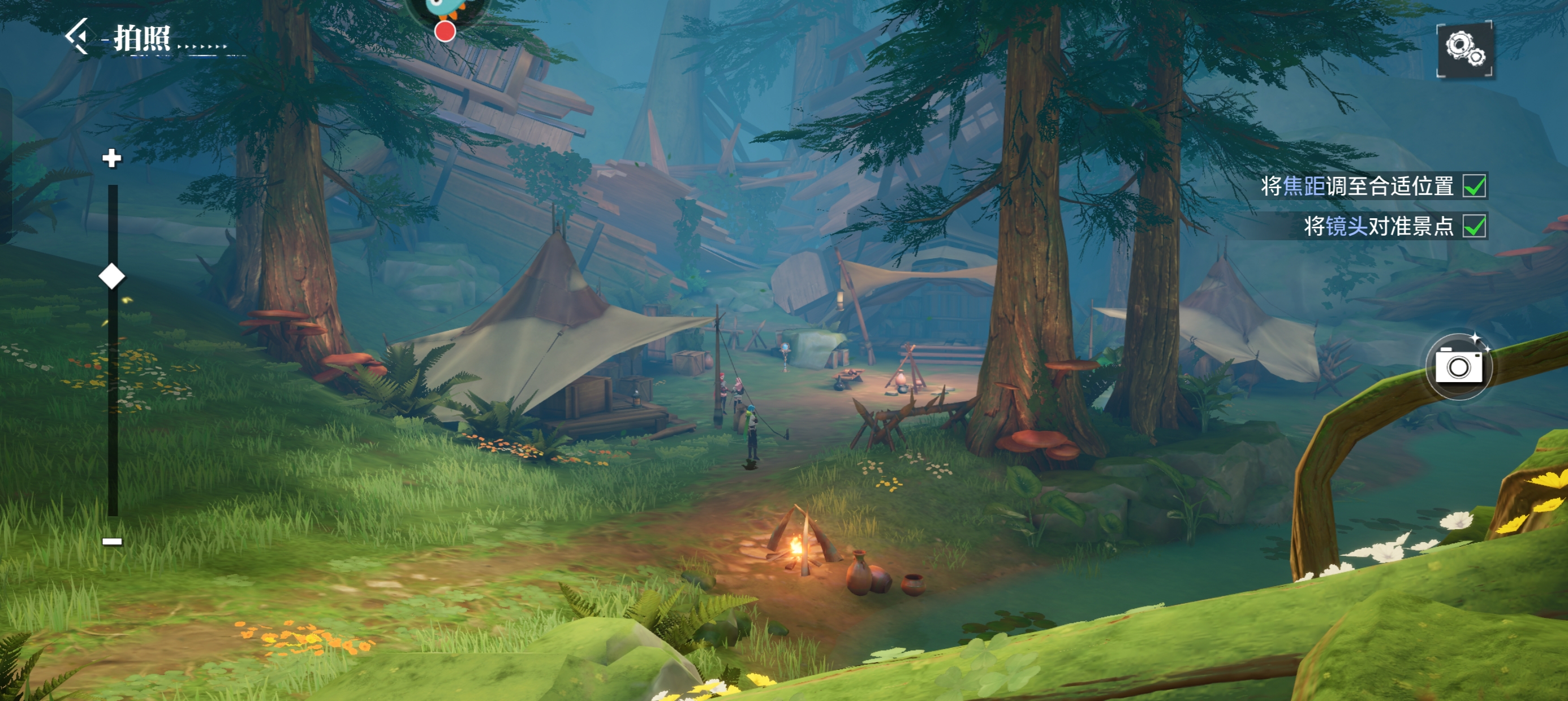
Task: Take a photo with the camera shutter button
Action: tap(1458, 366)
